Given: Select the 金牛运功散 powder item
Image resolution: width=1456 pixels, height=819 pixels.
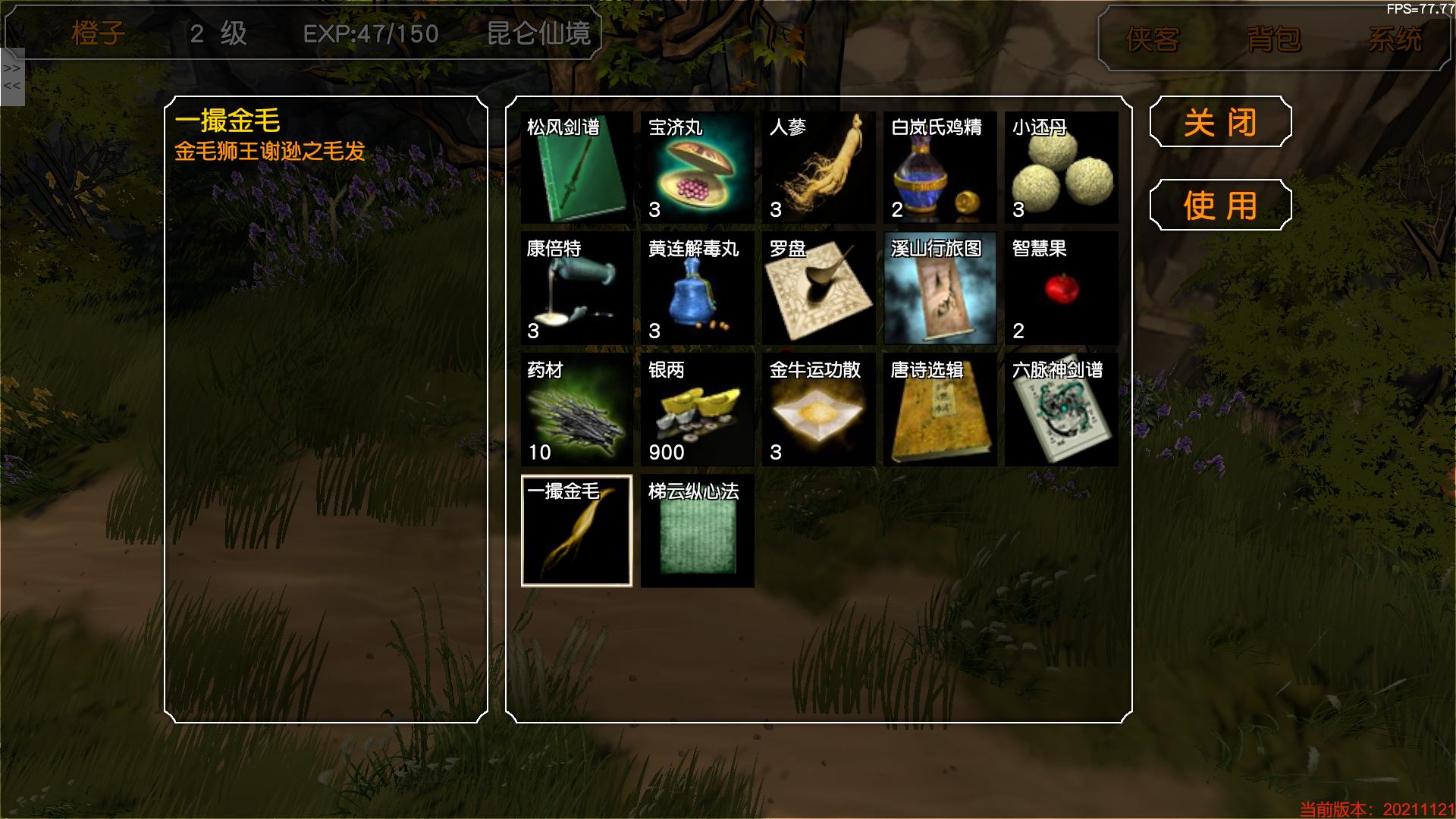Looking at the screenshot, I should coord(819,410).
